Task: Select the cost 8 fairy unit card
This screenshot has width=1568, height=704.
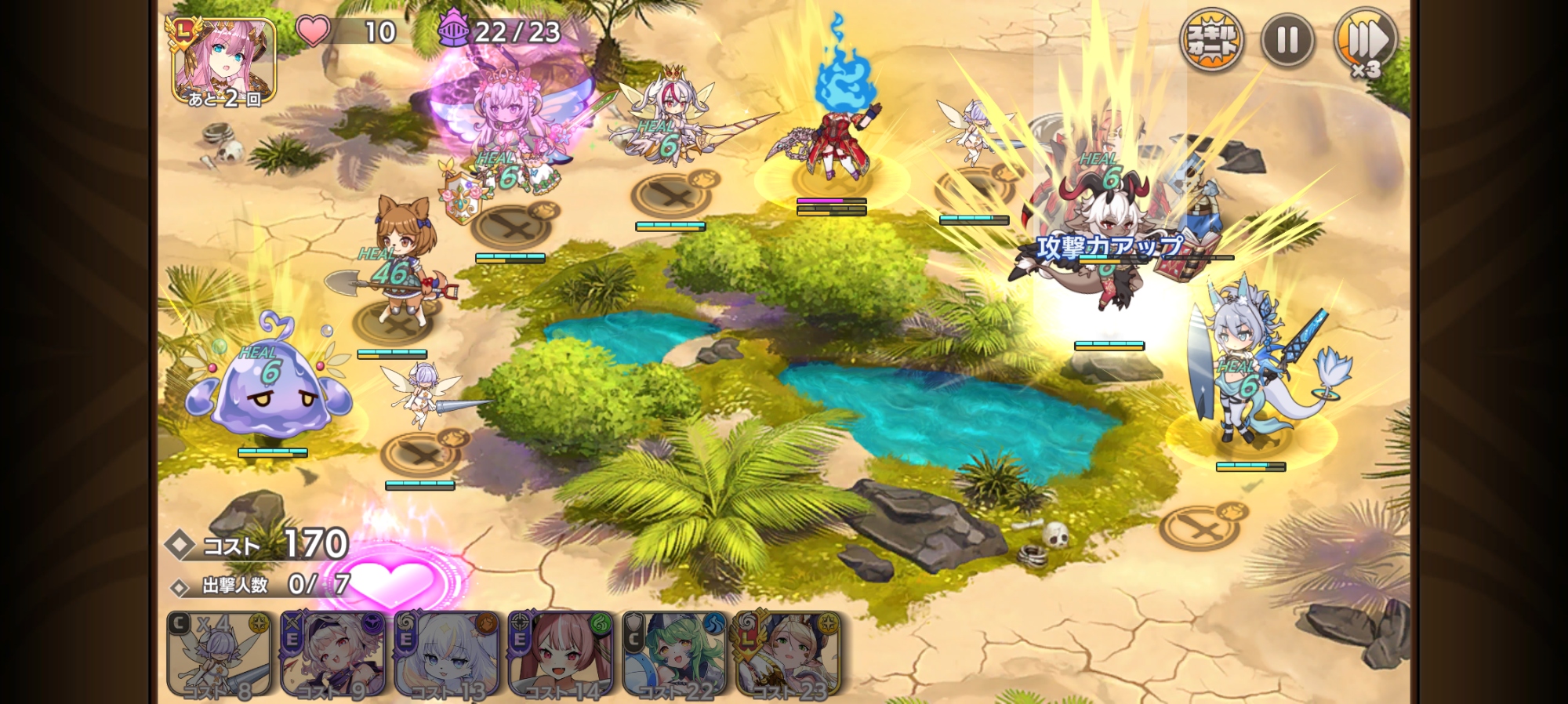Action: pyautogui.click(x=219, y=655)
